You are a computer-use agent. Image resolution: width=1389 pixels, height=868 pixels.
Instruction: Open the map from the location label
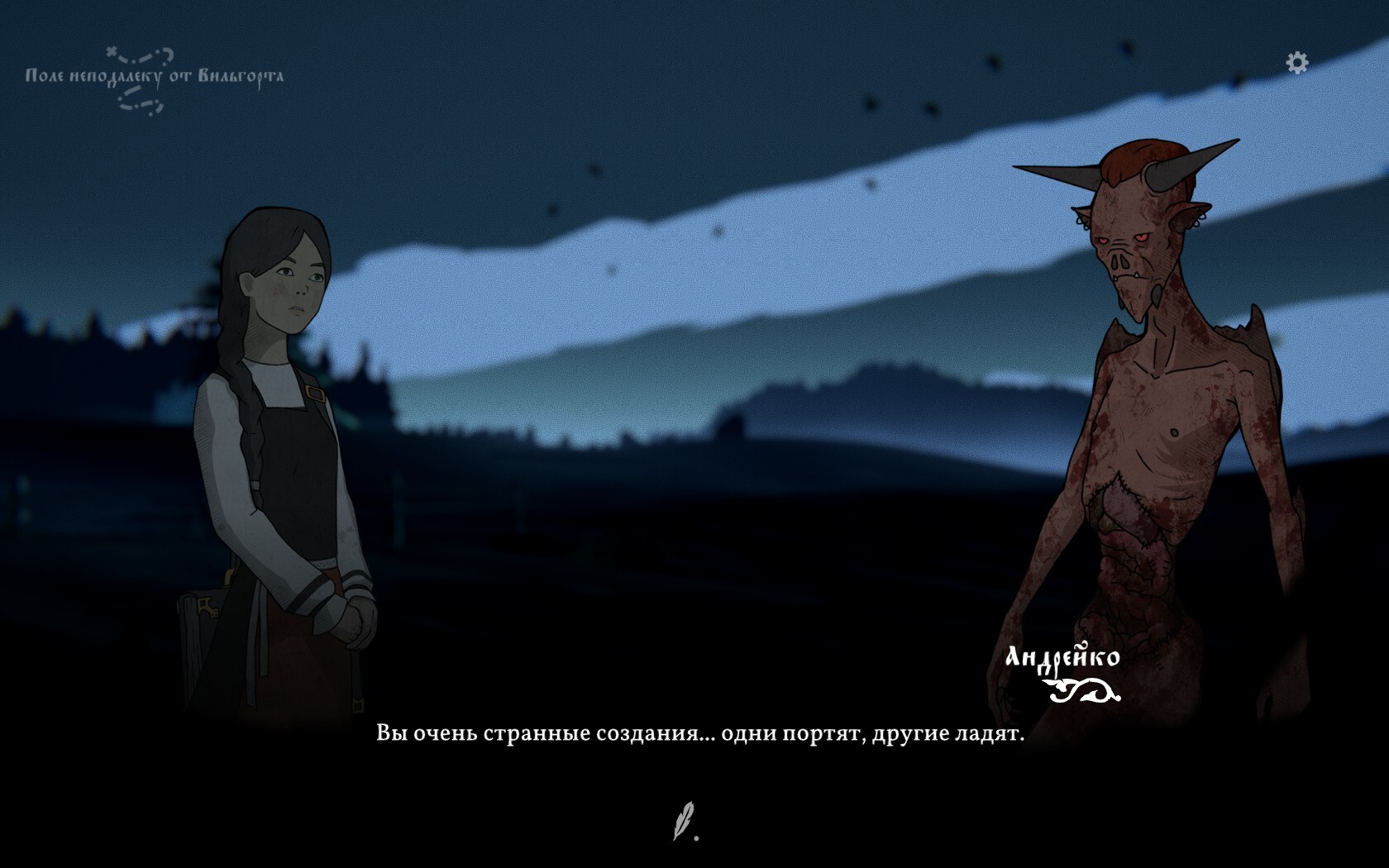(154, 77)
